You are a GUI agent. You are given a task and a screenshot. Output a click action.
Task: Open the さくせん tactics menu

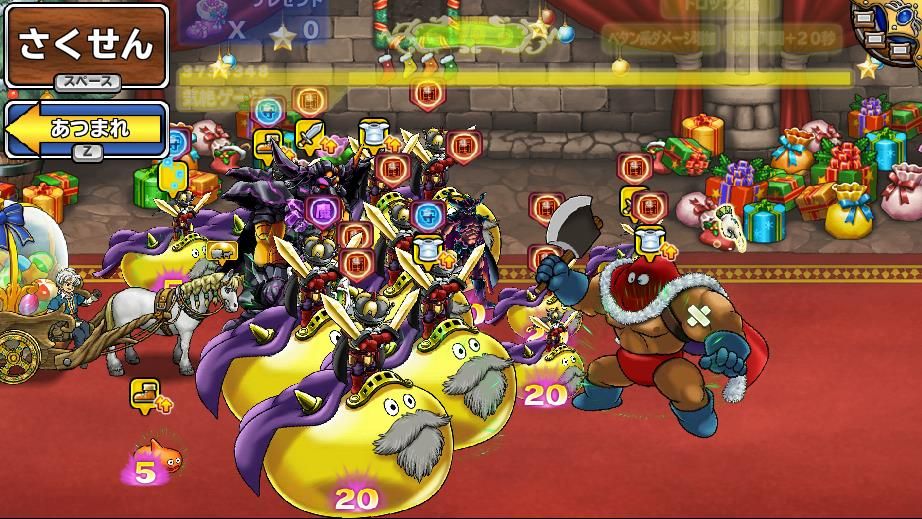coord(86,45)
